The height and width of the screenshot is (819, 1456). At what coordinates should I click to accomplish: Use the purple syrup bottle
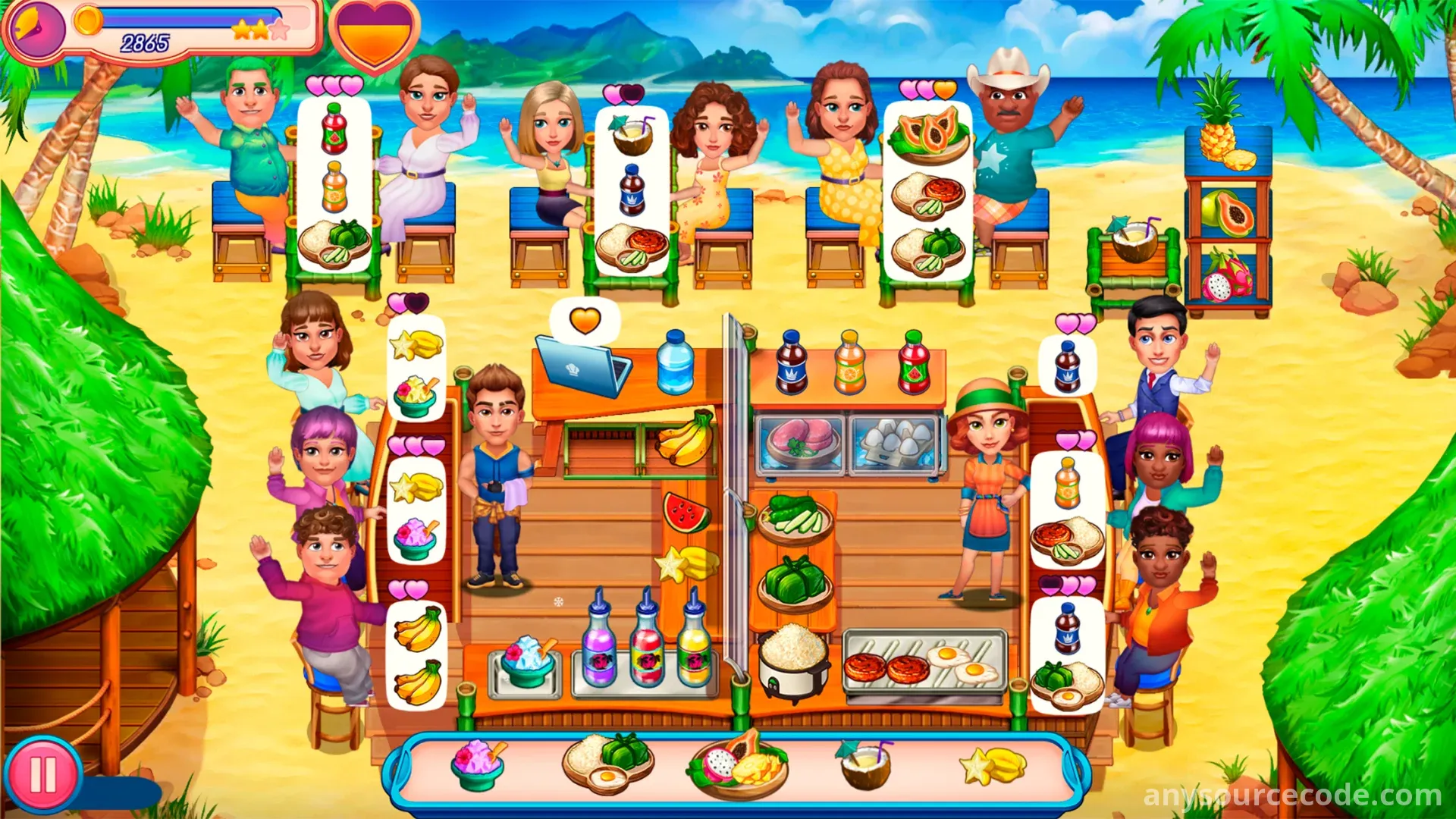click(x=599, y=643)
